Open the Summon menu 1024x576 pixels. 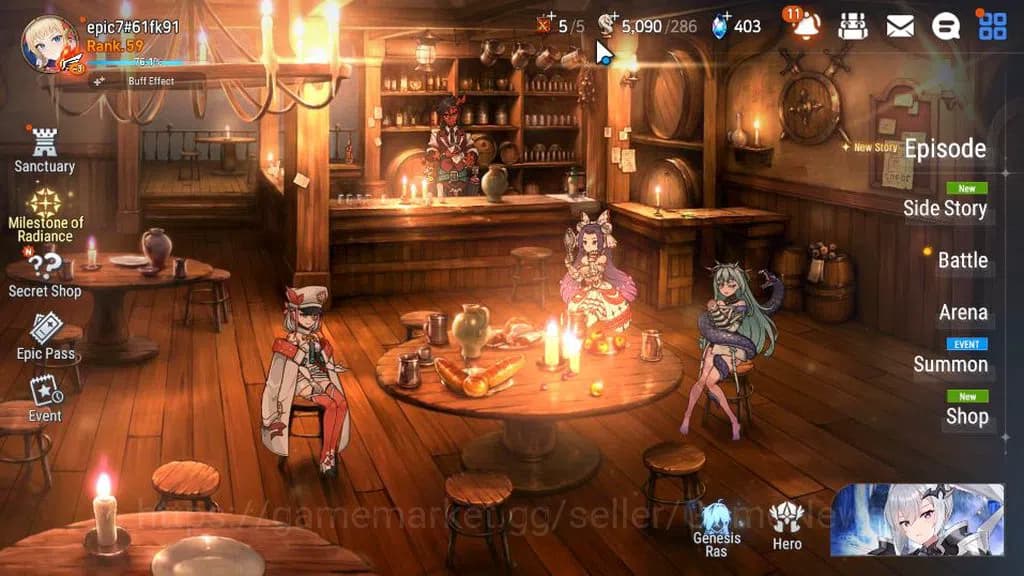[950, 364]
